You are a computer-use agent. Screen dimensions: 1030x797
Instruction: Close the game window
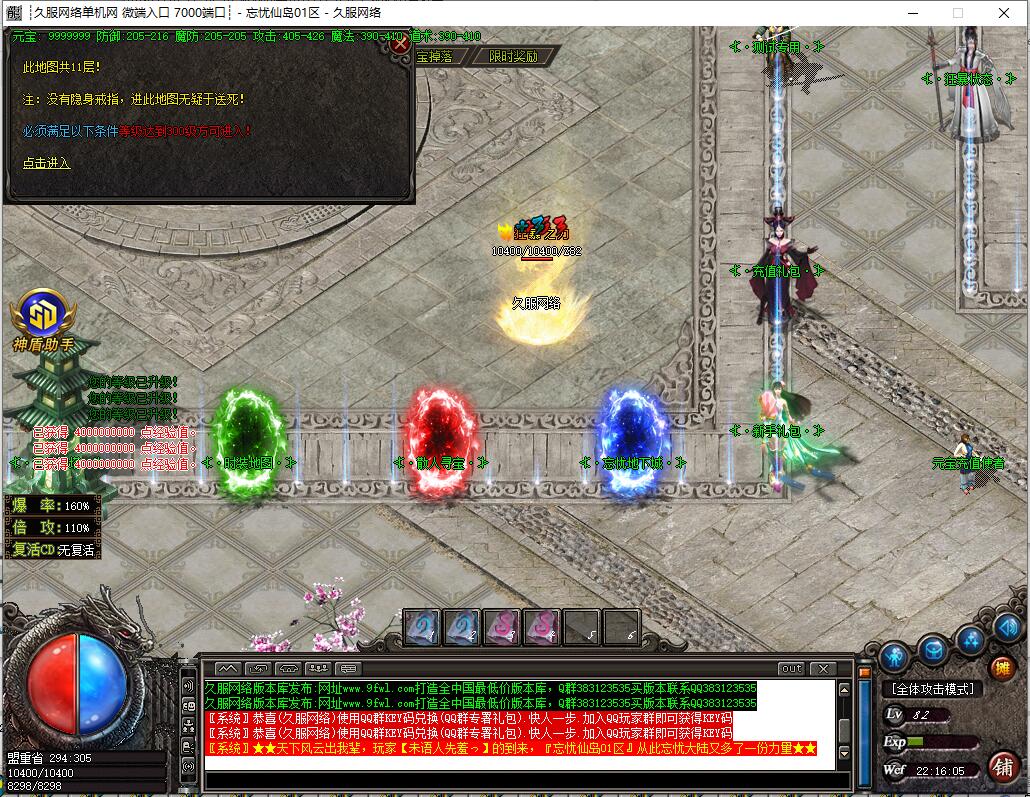[x=1004, y=13]
